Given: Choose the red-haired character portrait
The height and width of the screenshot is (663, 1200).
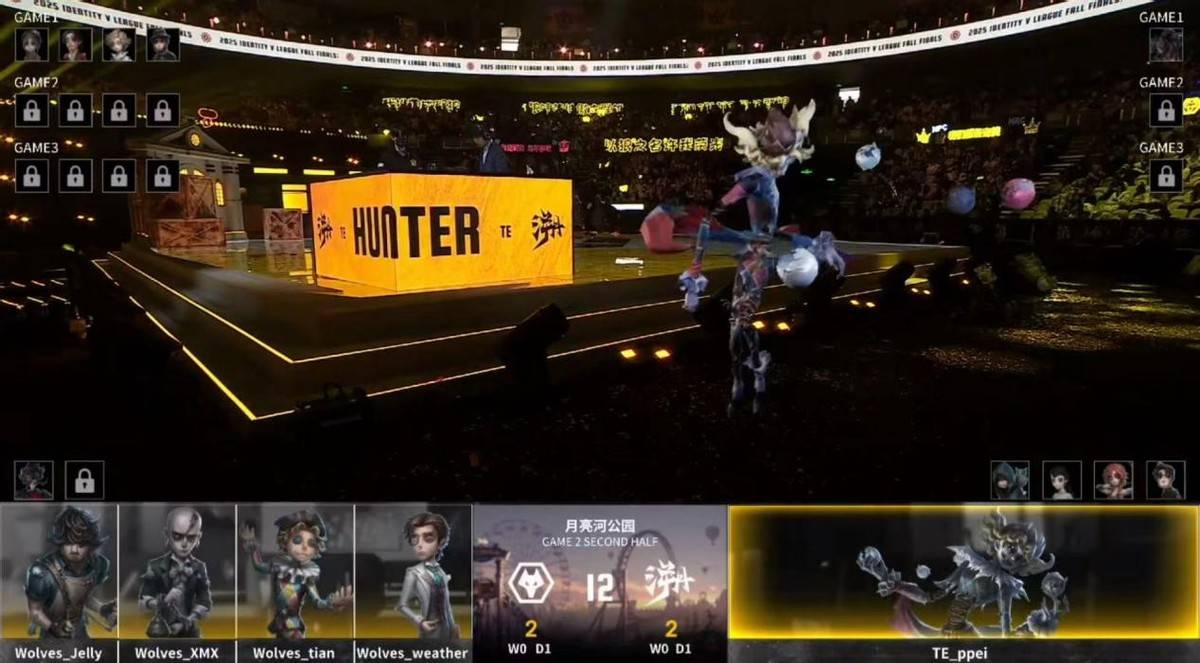Looking at the screenshot, I should [1113, 480].
